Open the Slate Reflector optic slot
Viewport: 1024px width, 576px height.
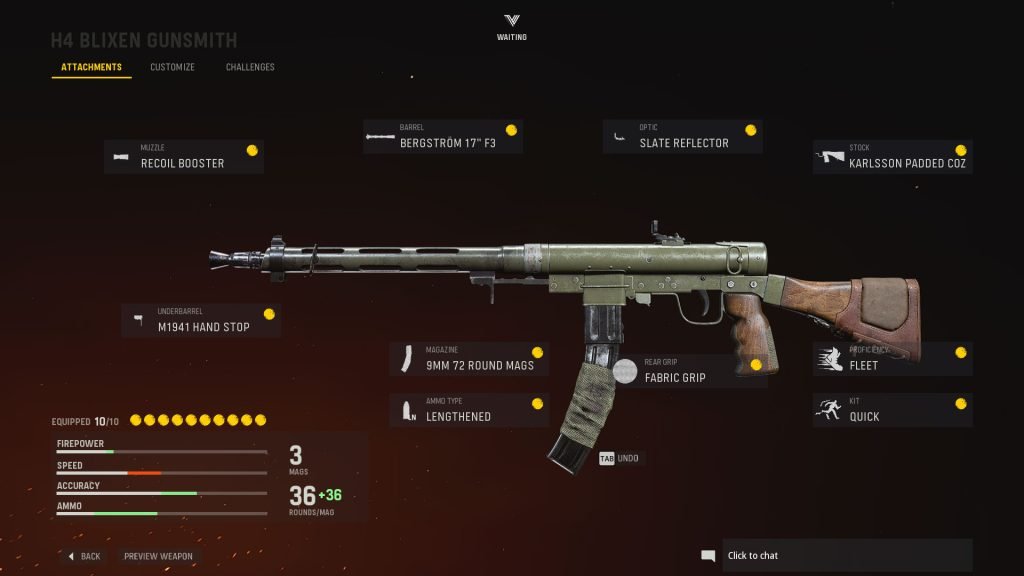click(683, 137)
